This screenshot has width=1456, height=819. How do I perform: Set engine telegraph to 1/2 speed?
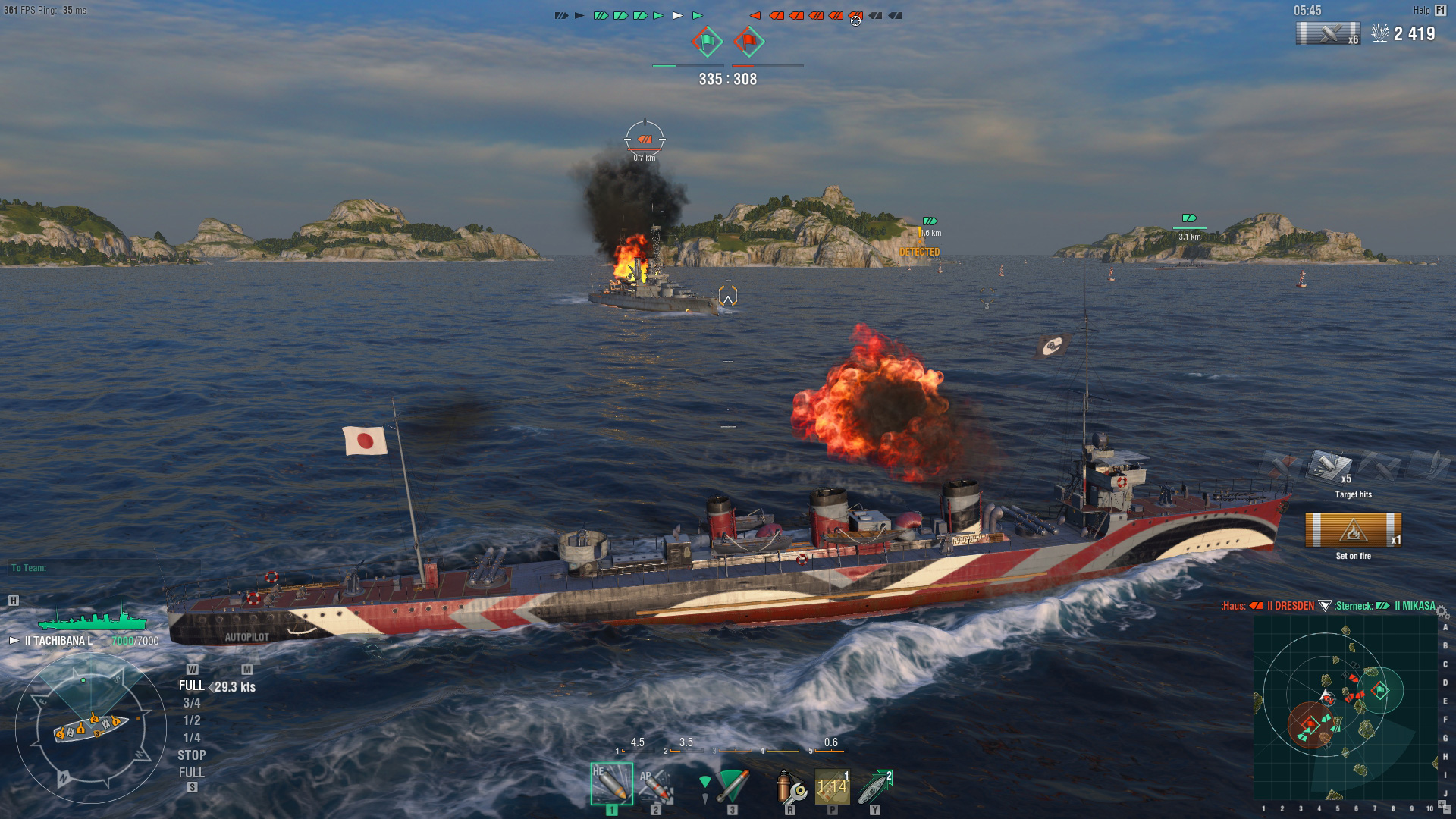(x=191, y=720)
